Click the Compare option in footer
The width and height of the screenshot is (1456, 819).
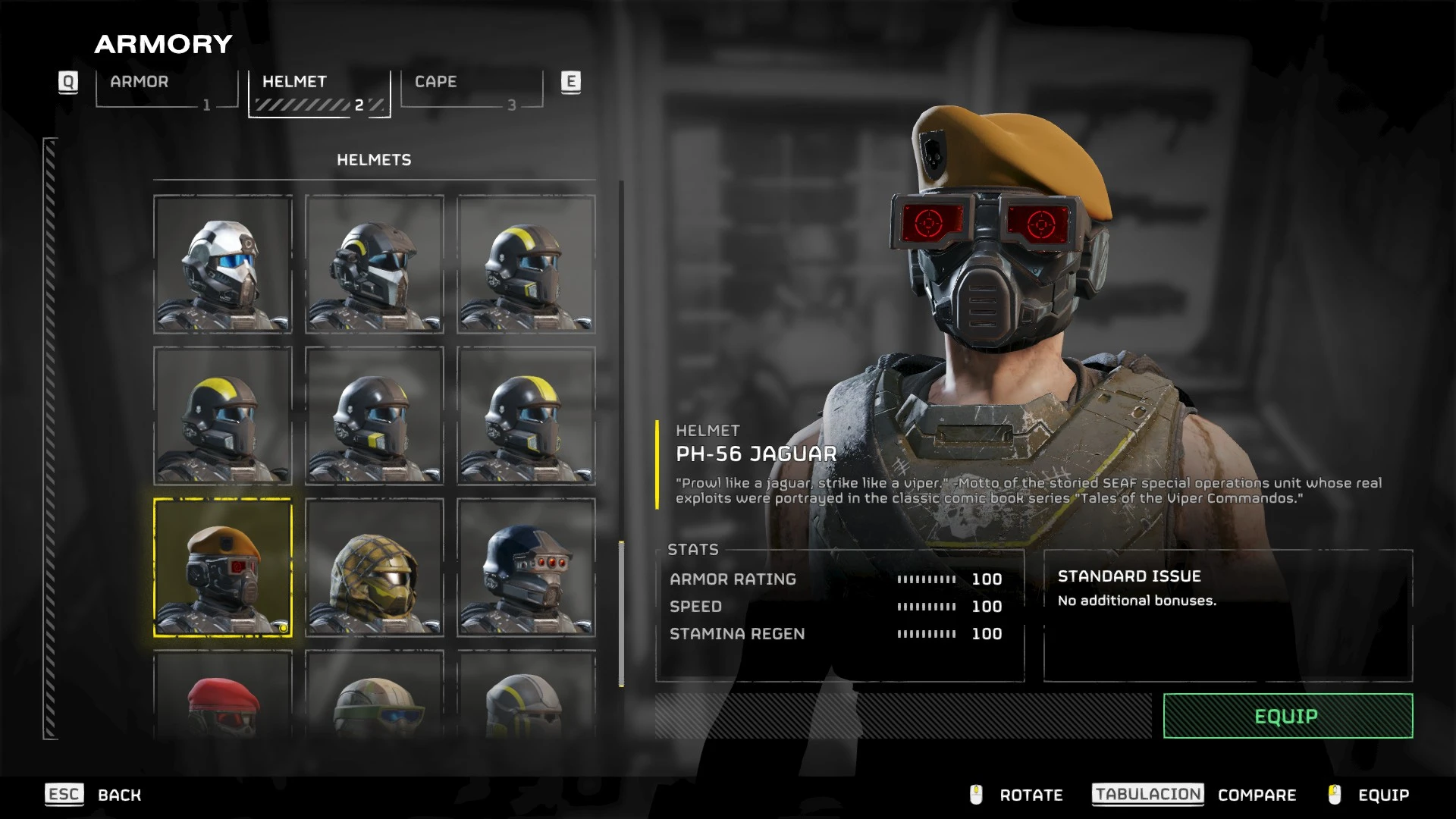pos(1257,795)
